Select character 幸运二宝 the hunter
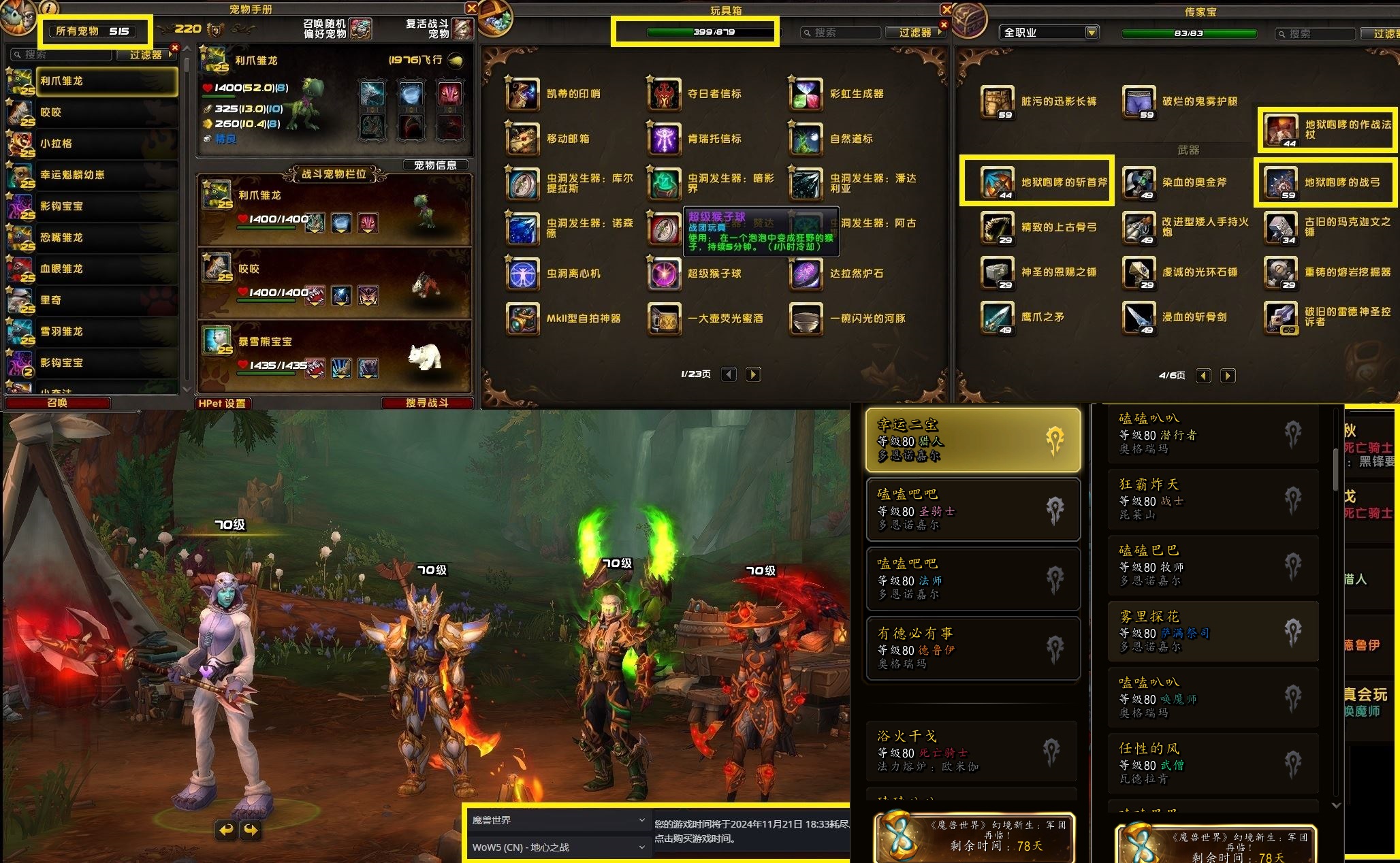 tap(973, 440)
